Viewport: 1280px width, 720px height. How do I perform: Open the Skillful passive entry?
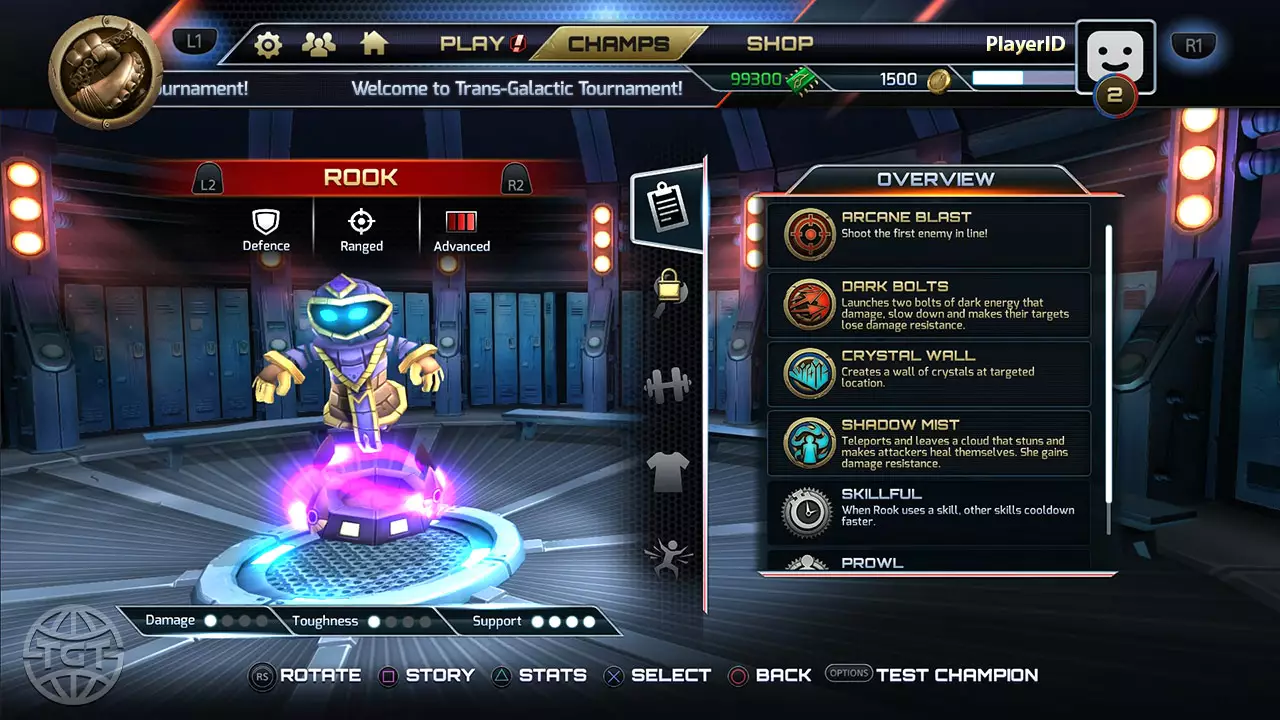coord(928,511)
